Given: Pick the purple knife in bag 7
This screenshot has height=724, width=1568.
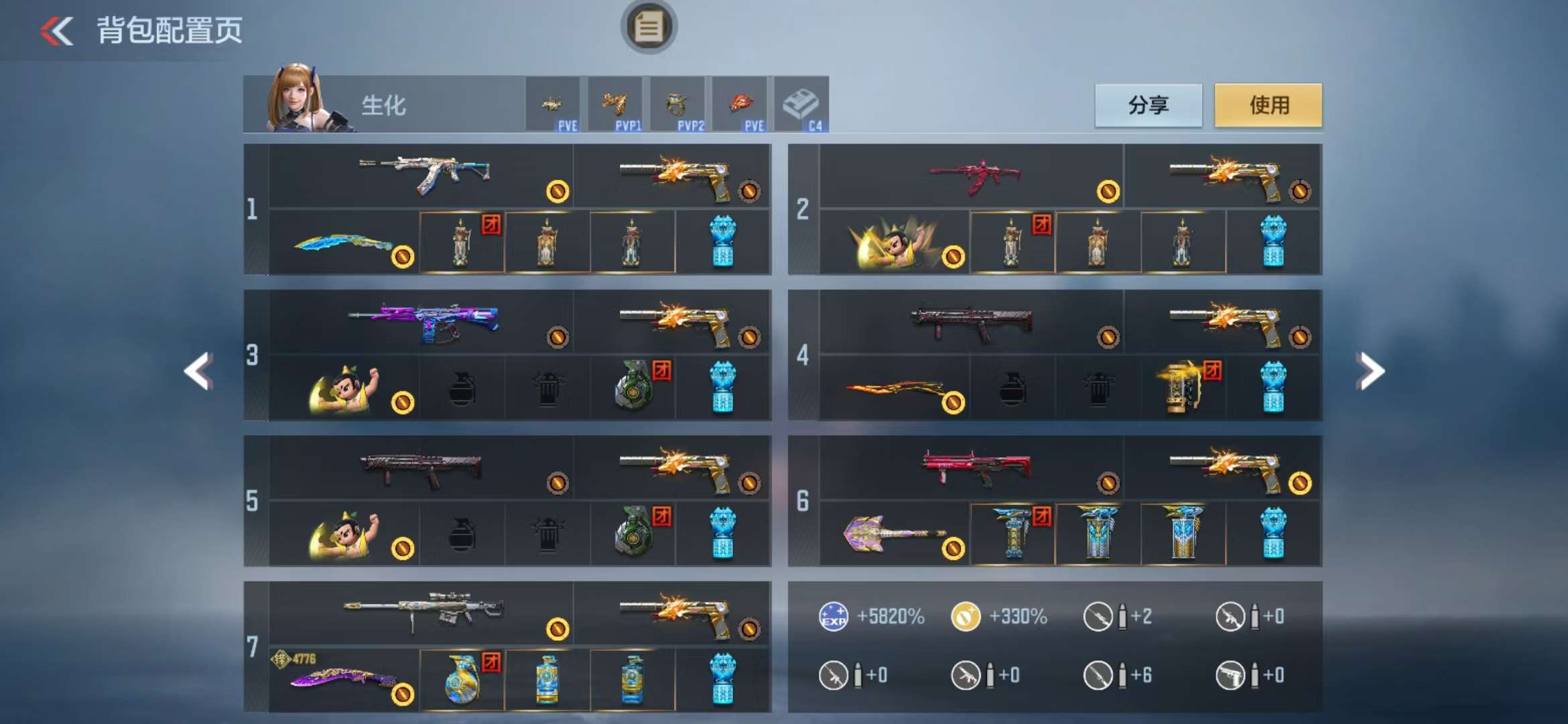Looking at the screenshot, I should click(x=343, y=680).
